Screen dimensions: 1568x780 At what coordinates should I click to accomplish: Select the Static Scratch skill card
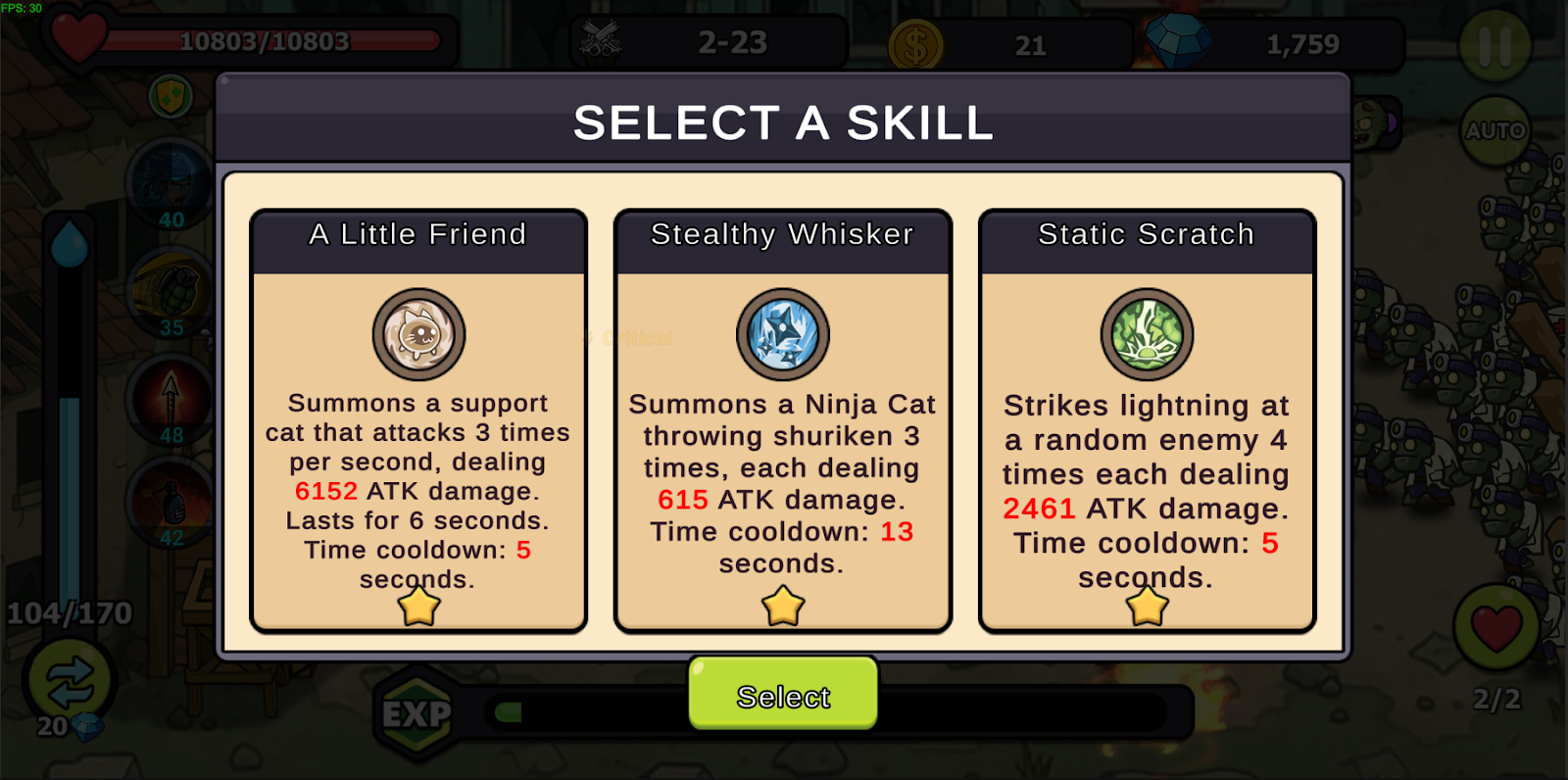tap(1147, 421)
